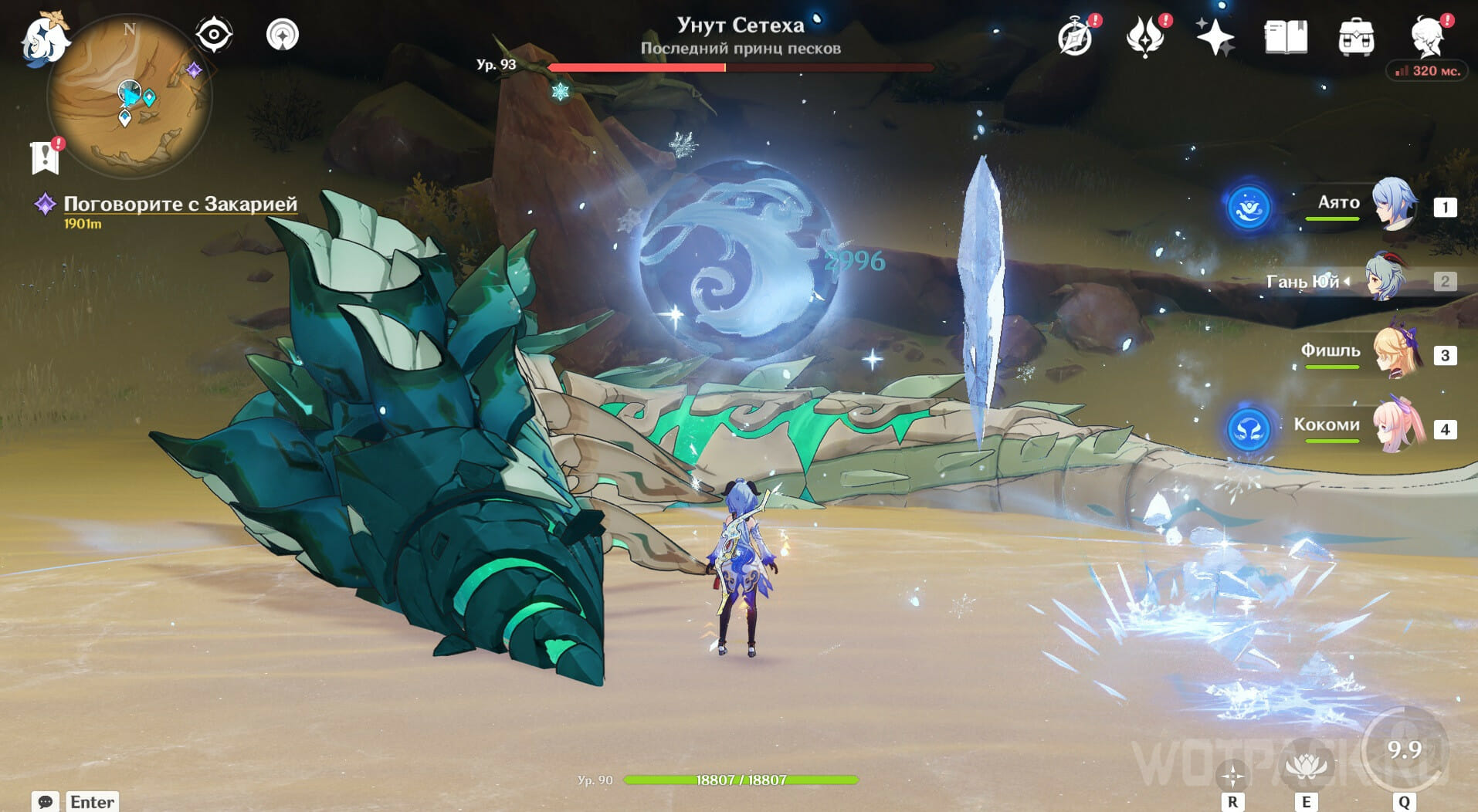
Task: Open the battle pass icon
Action: [x=1145, y=37]
